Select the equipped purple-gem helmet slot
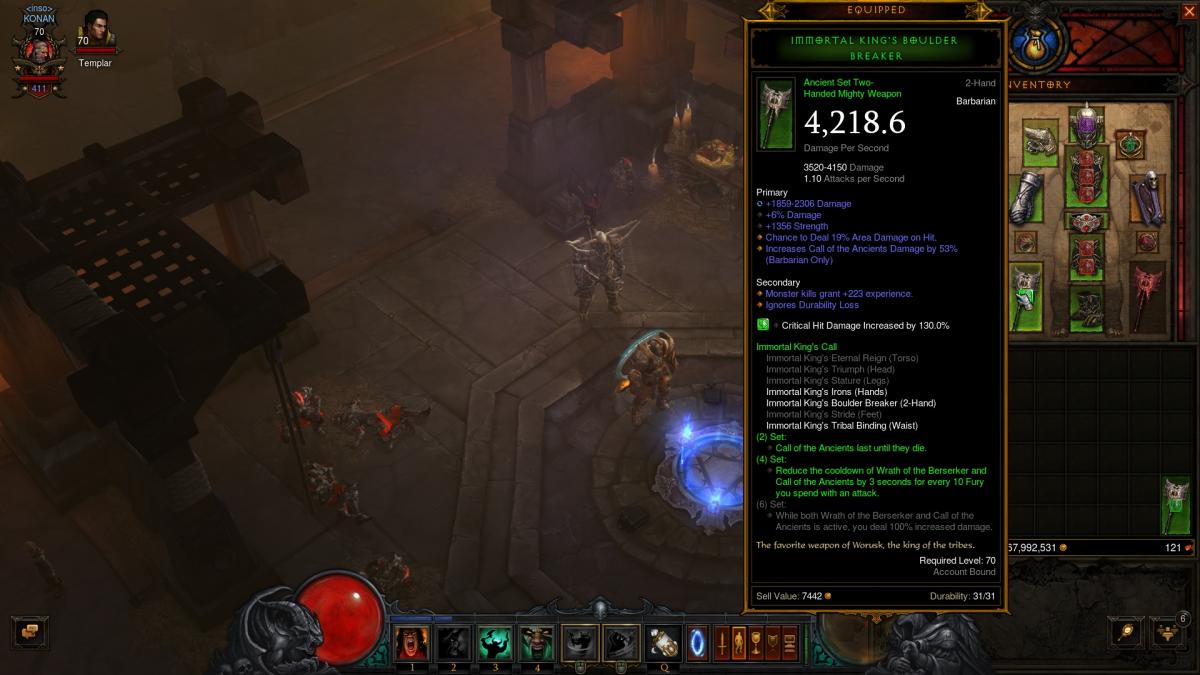The width and height of the screenshot is (1200, 675). click(1087, 126)
